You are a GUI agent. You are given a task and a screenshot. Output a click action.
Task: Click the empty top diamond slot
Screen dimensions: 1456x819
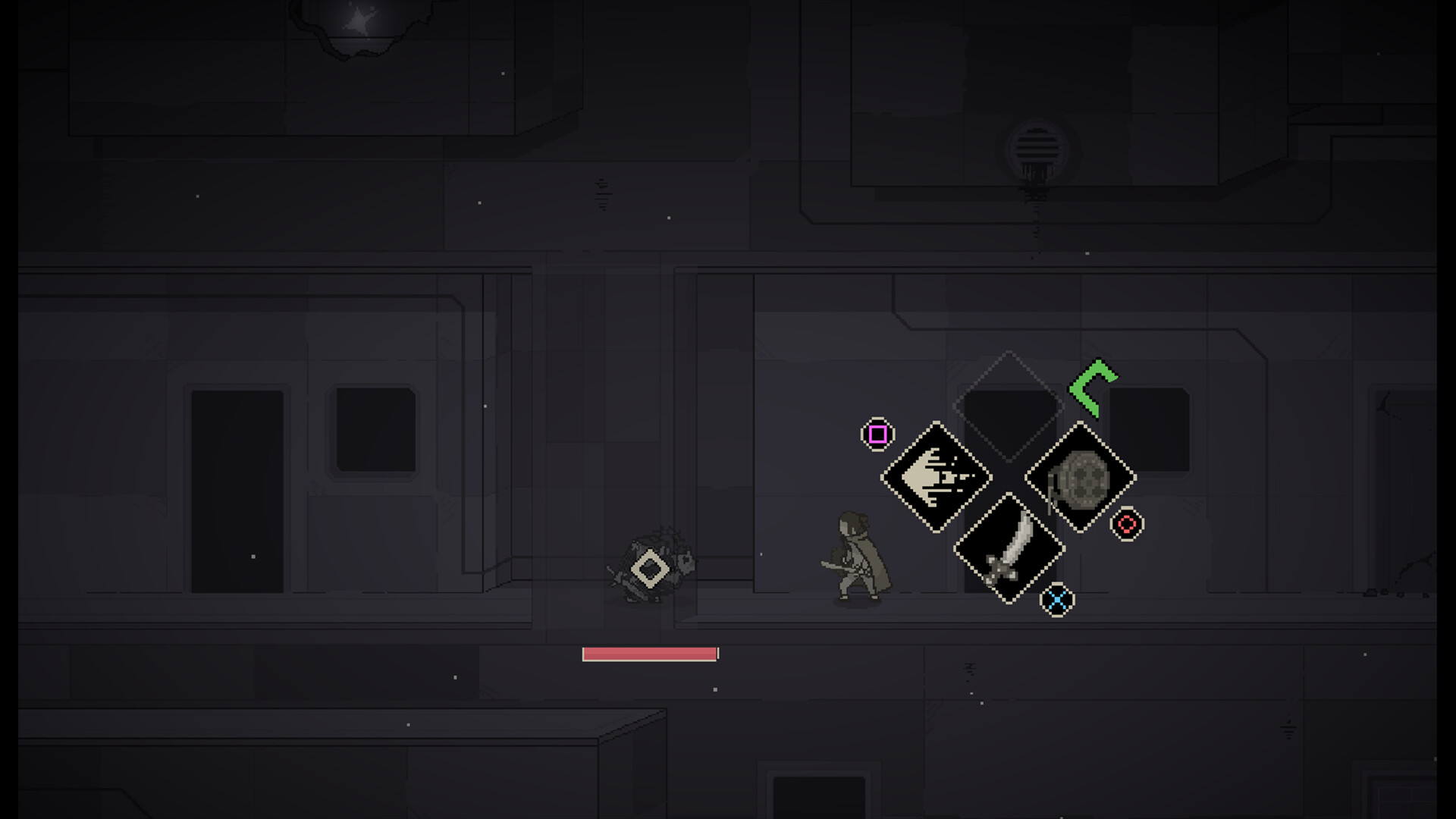[x=1009, y=406]
